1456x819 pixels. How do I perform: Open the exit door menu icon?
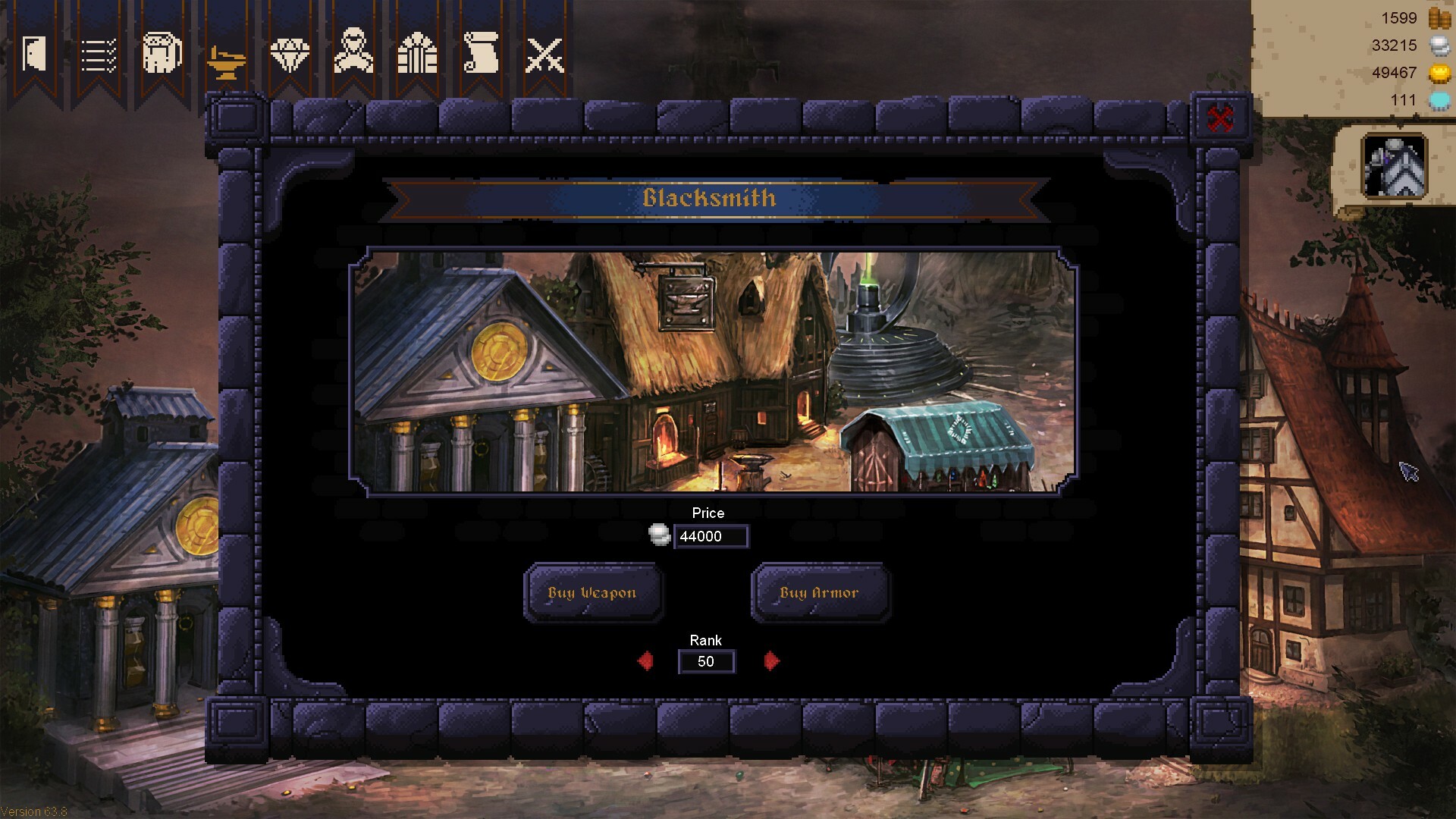pyautogui.click(x=34, y=52)
